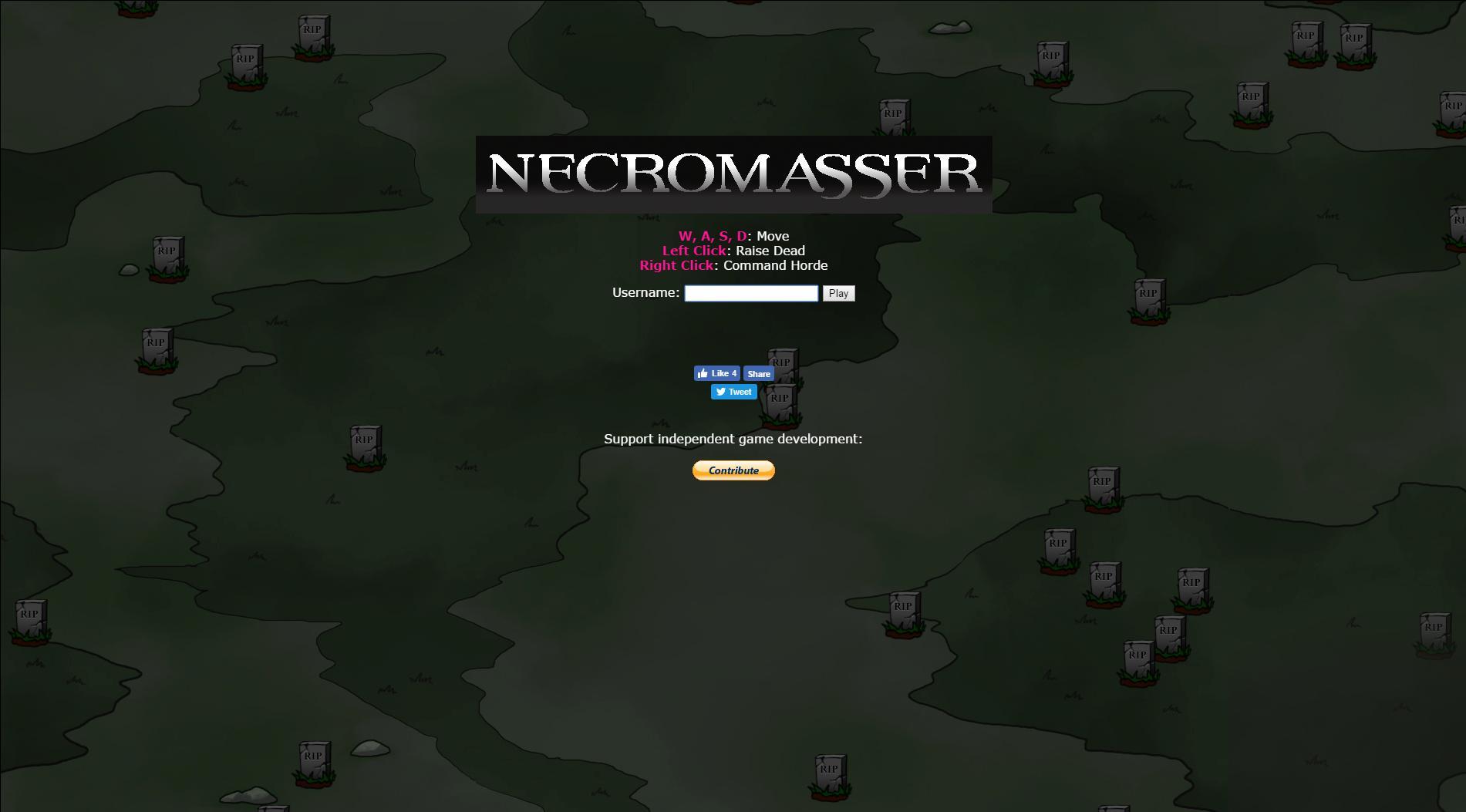The image size is (1466, 812).
Task: Click the Play button
Action: click(x=838, y=293)
